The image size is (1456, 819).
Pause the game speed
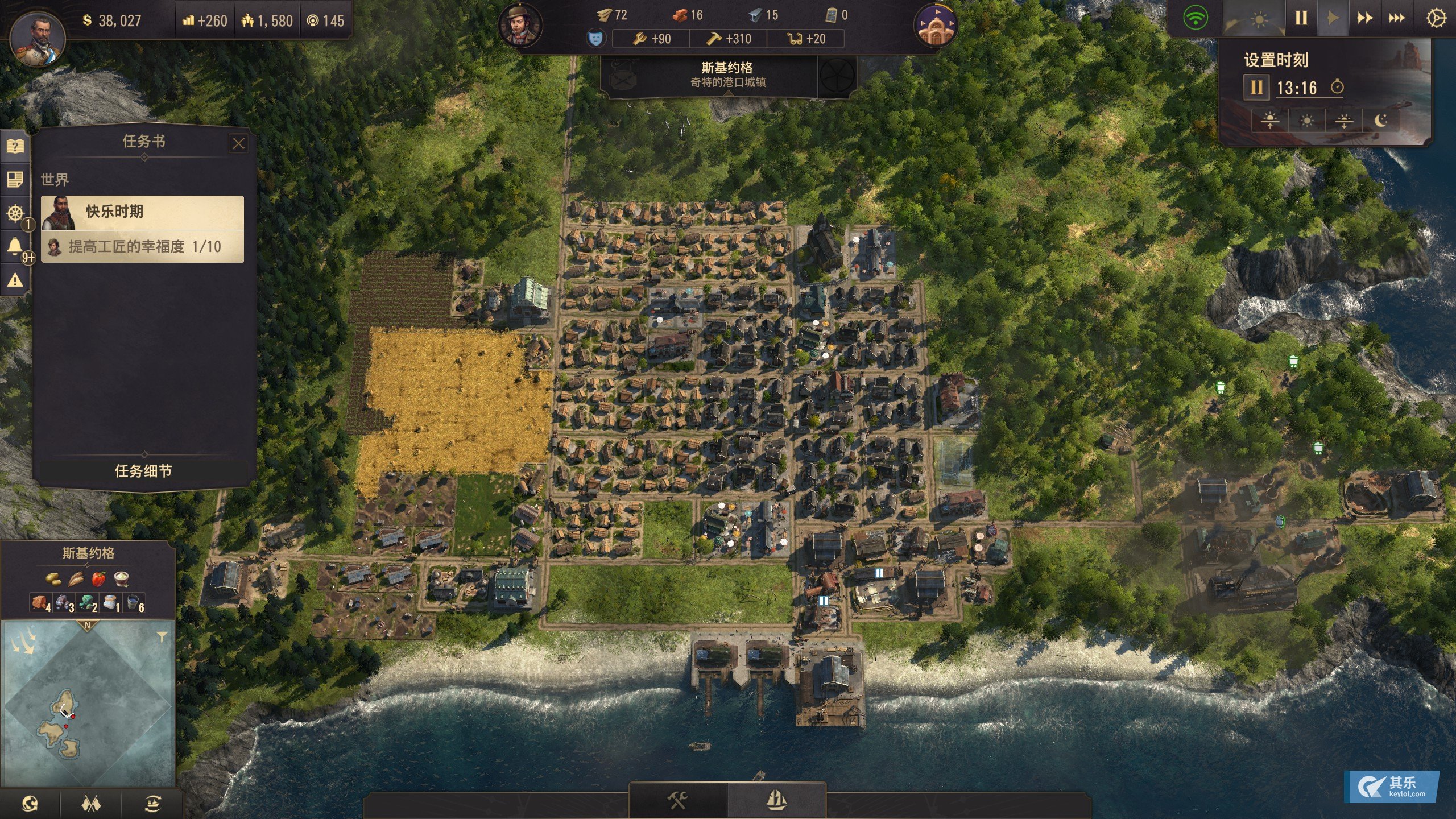[1301, 18]
